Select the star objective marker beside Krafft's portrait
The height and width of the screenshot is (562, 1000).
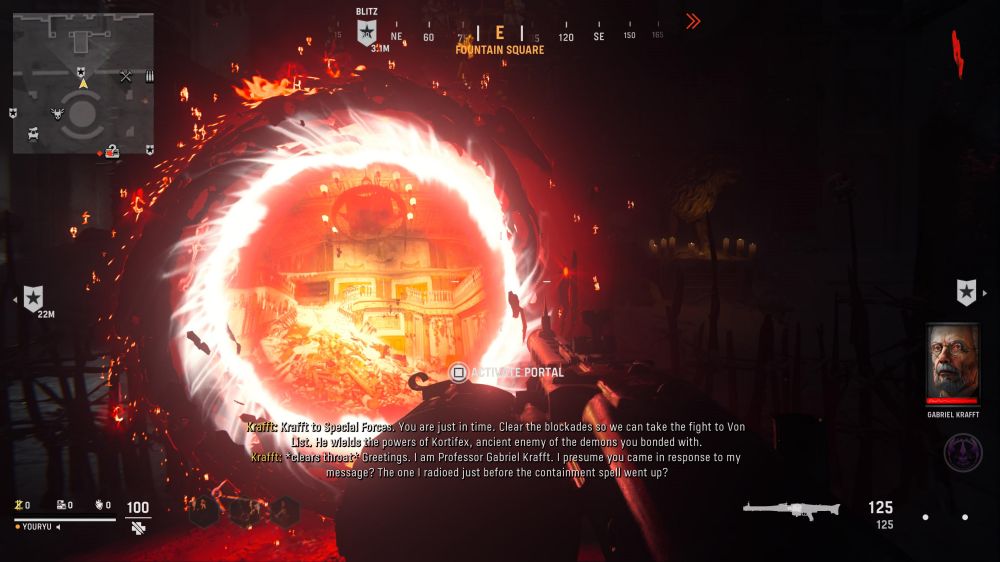pos(966,292)
